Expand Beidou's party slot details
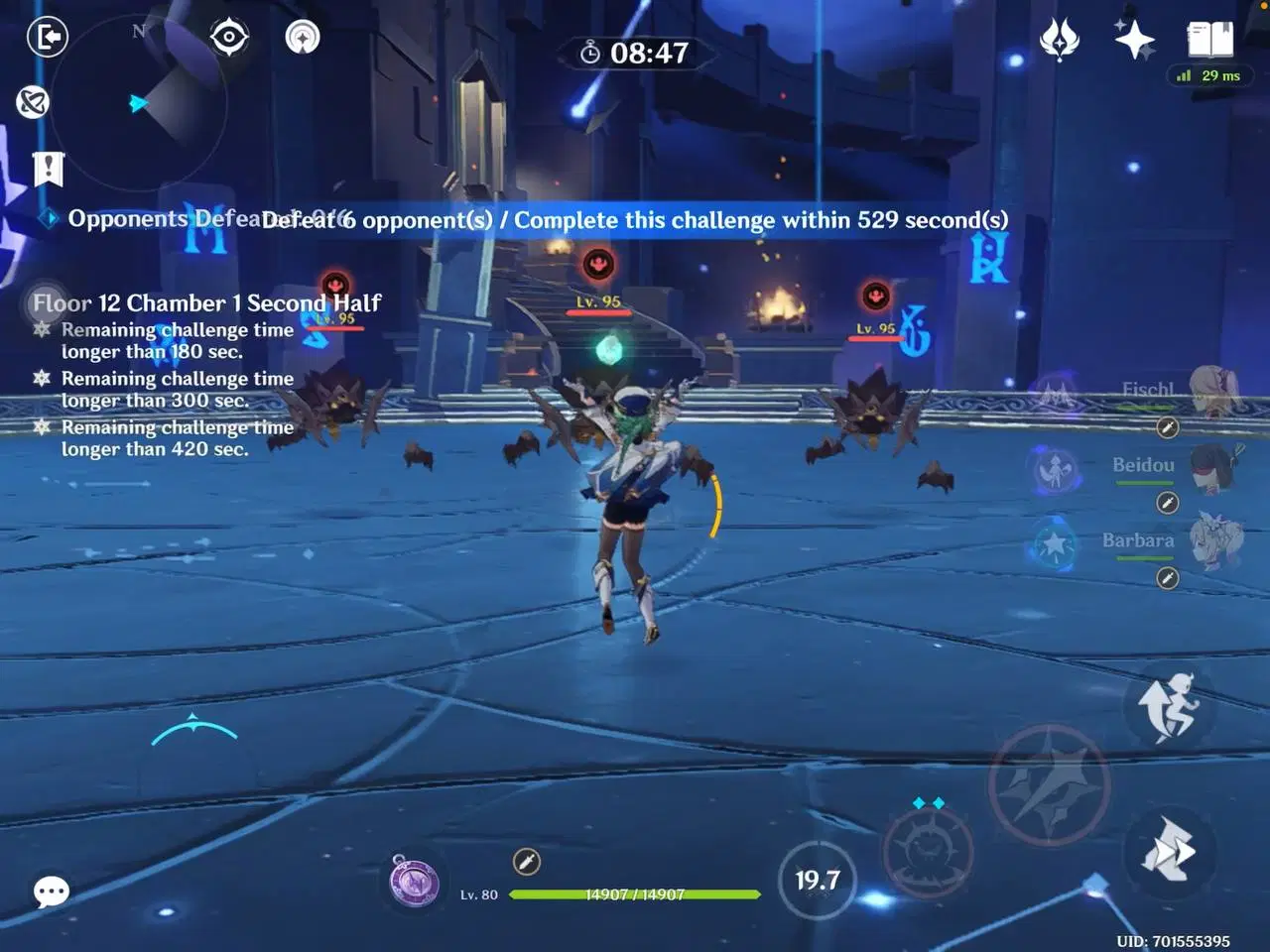This screenshot has height=952, width=1270. click(1165, 503)
